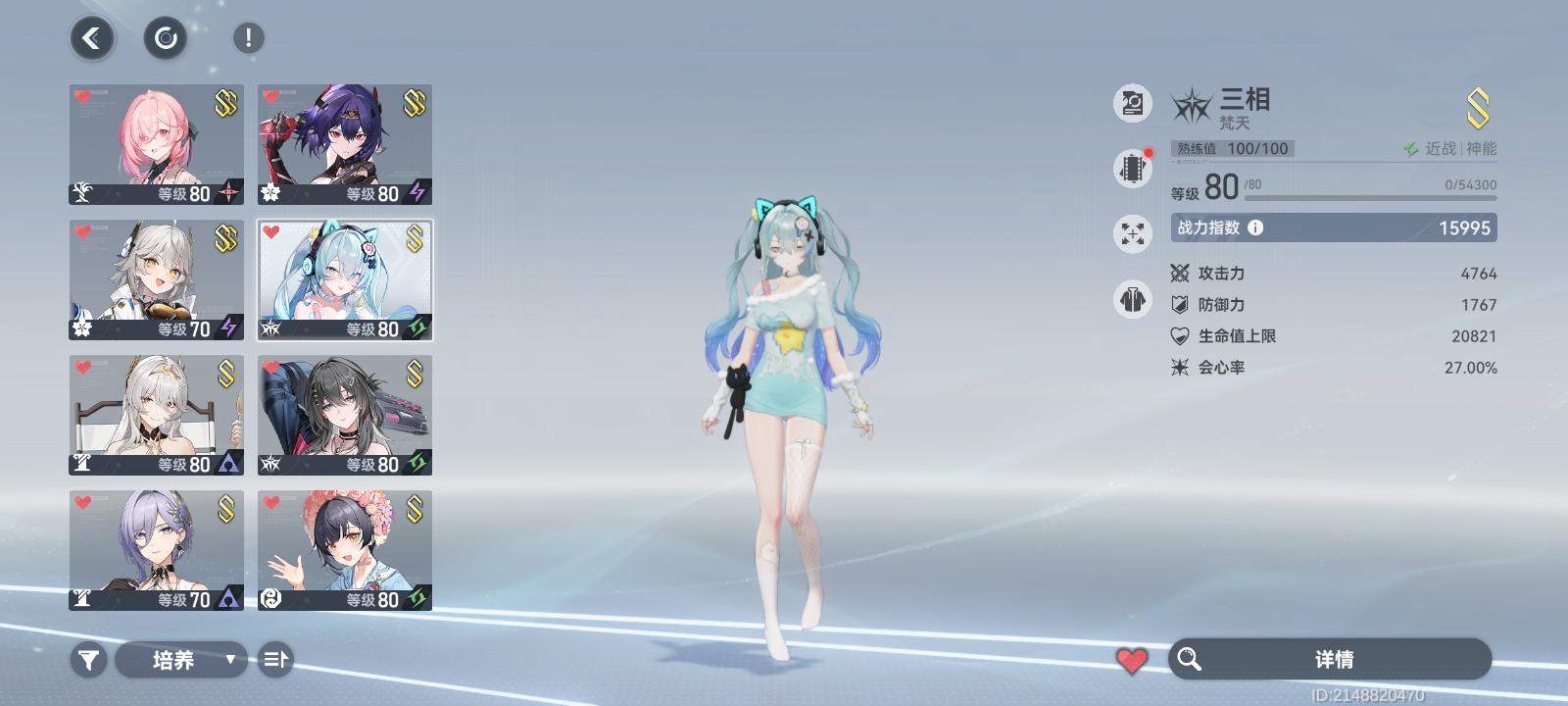
Task: Click the exclamation notice icon at top
Action: coord(246,36)
